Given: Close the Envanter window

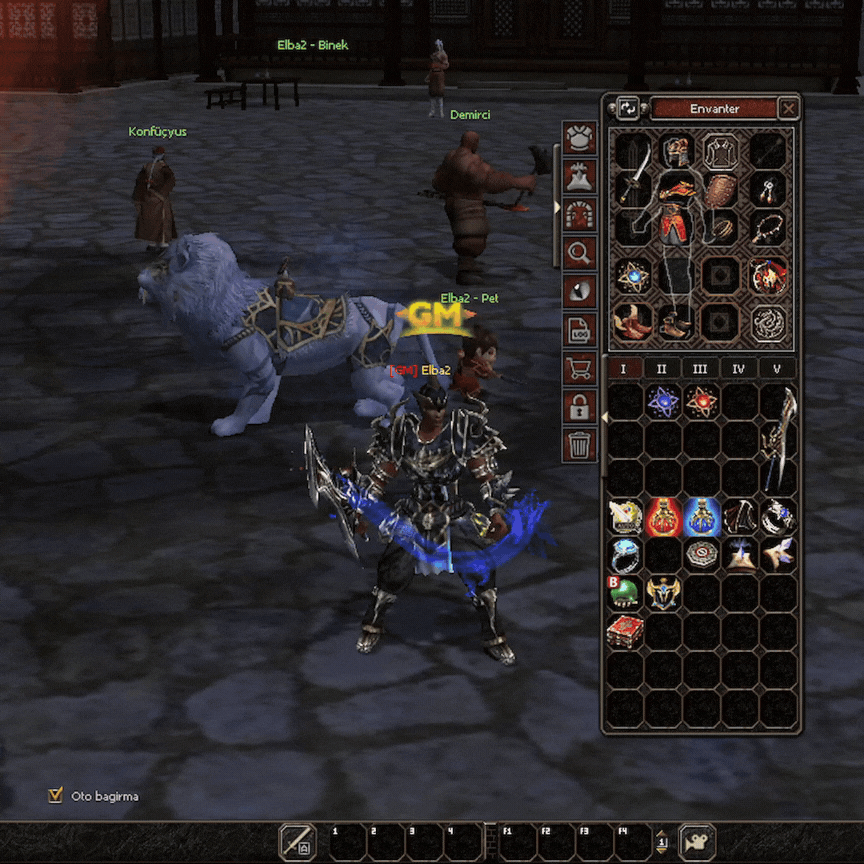Looking at the screenshot, I should [789, 108].
